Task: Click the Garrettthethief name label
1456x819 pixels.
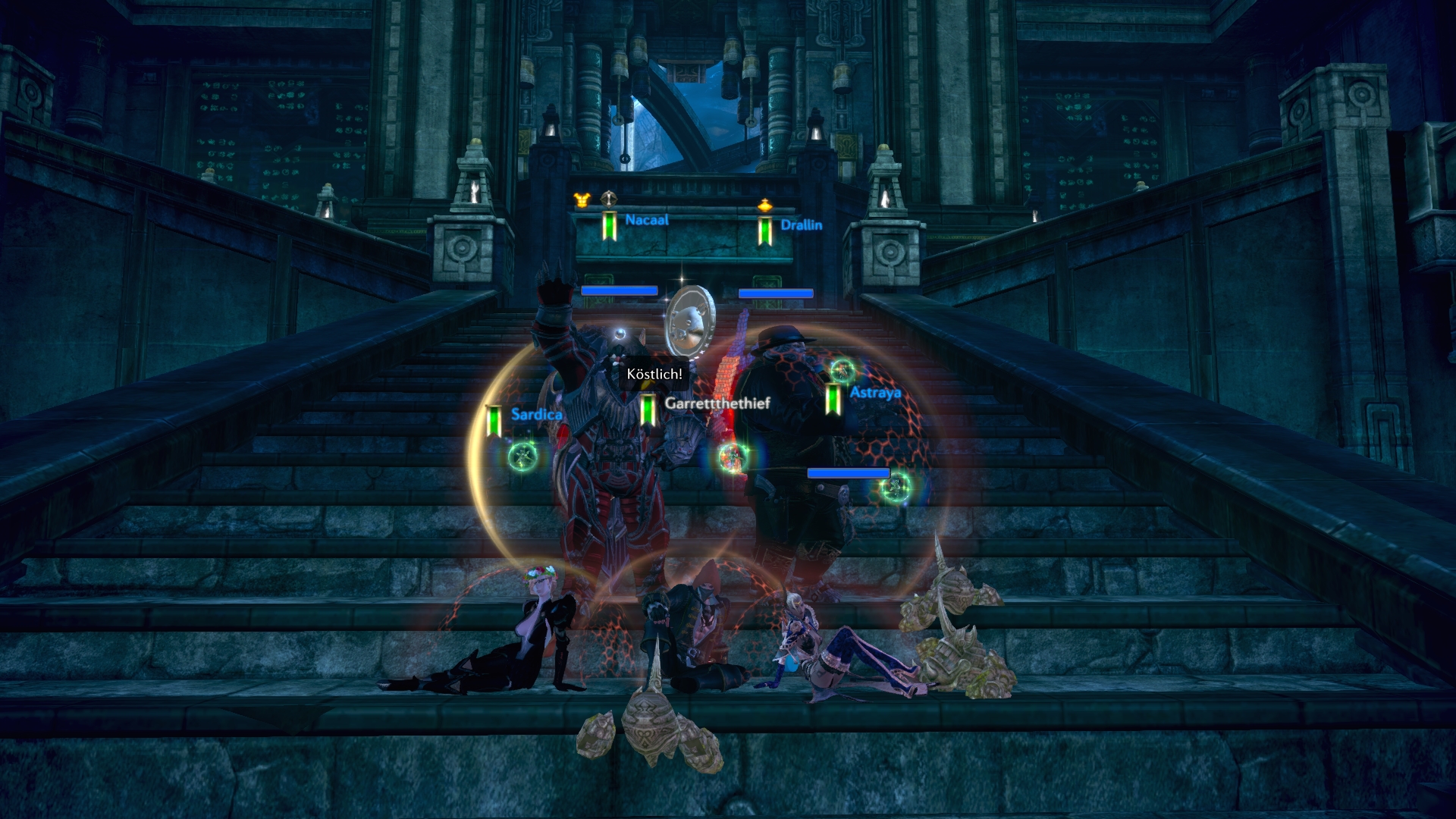Action: (x=717, y=403)
